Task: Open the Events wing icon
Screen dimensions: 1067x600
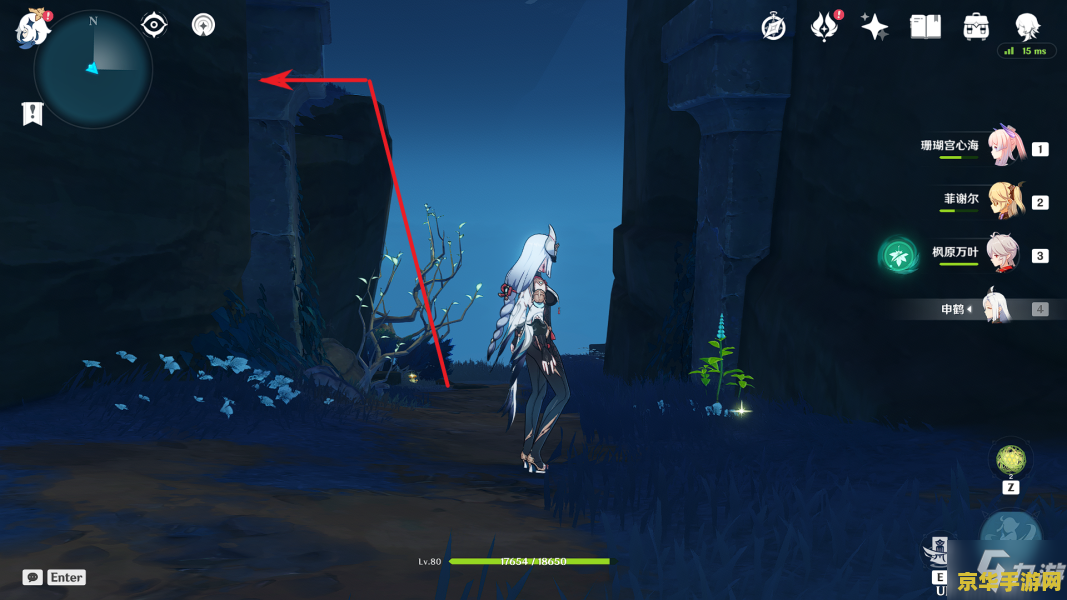Action: click(824, 27)
